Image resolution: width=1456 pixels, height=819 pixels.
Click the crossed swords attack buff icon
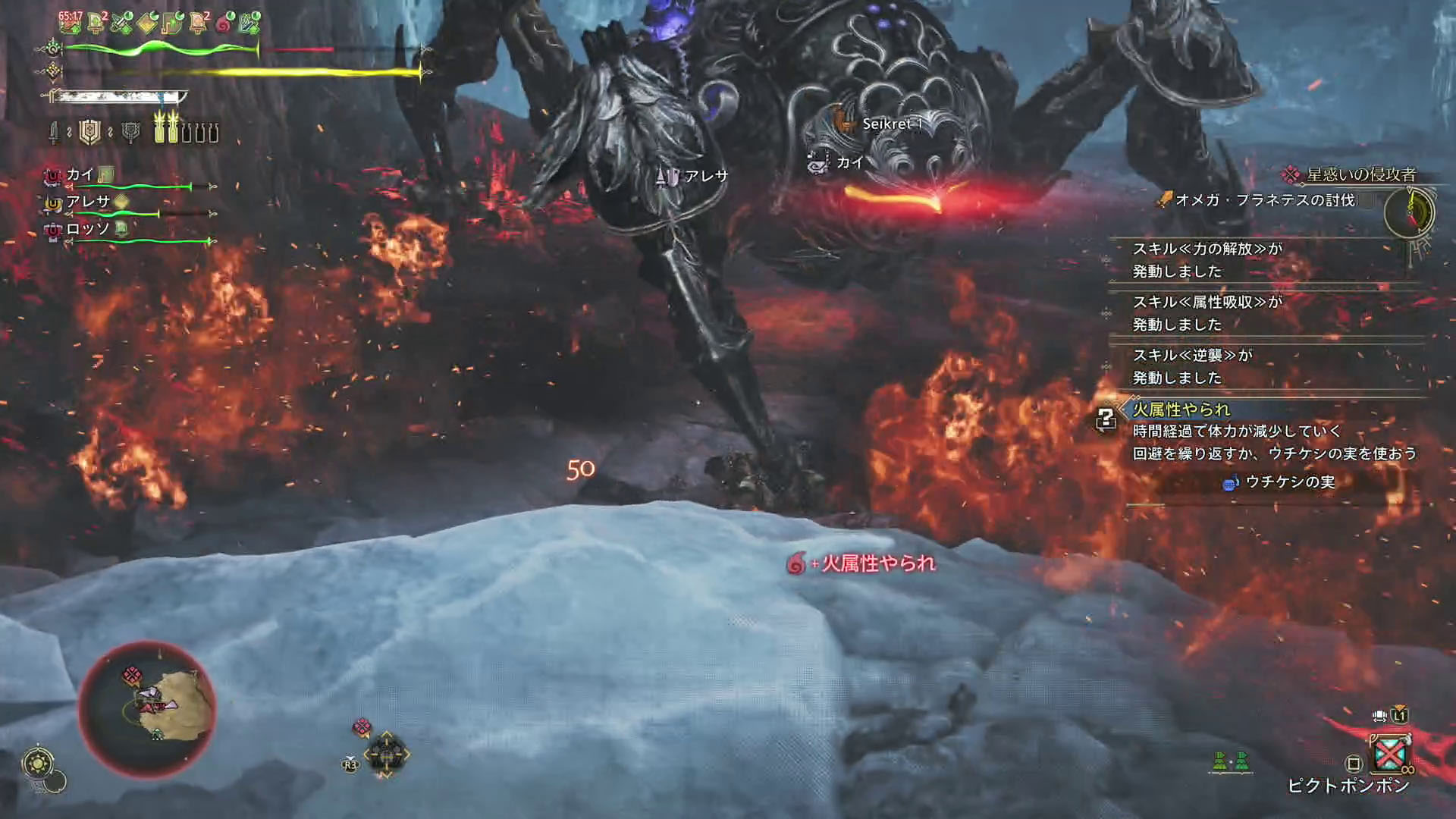121,24
